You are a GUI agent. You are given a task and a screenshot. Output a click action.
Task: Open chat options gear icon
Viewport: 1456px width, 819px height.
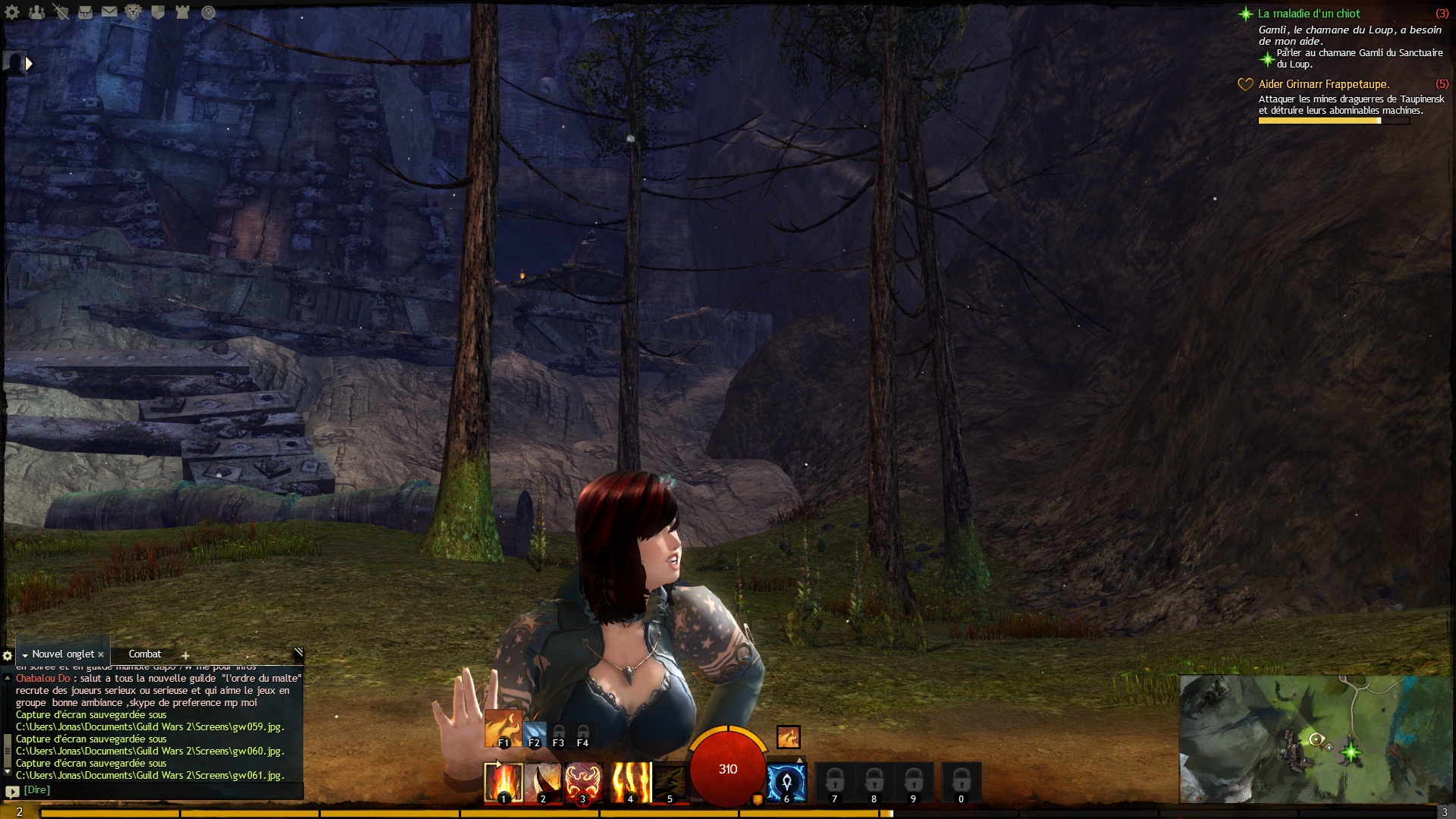pyautogui.click(x=8, y=655)
